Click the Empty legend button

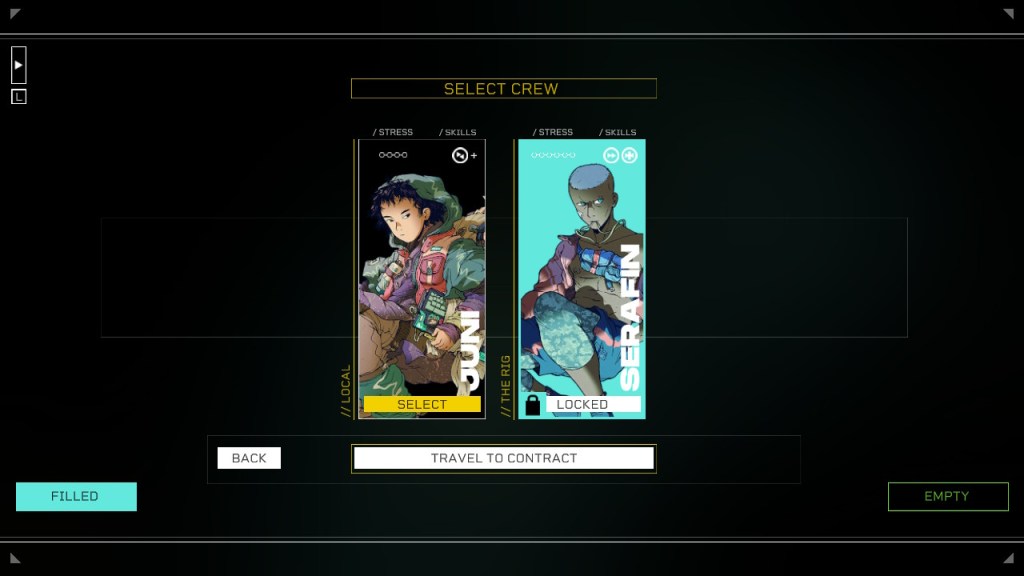[948, 496]
